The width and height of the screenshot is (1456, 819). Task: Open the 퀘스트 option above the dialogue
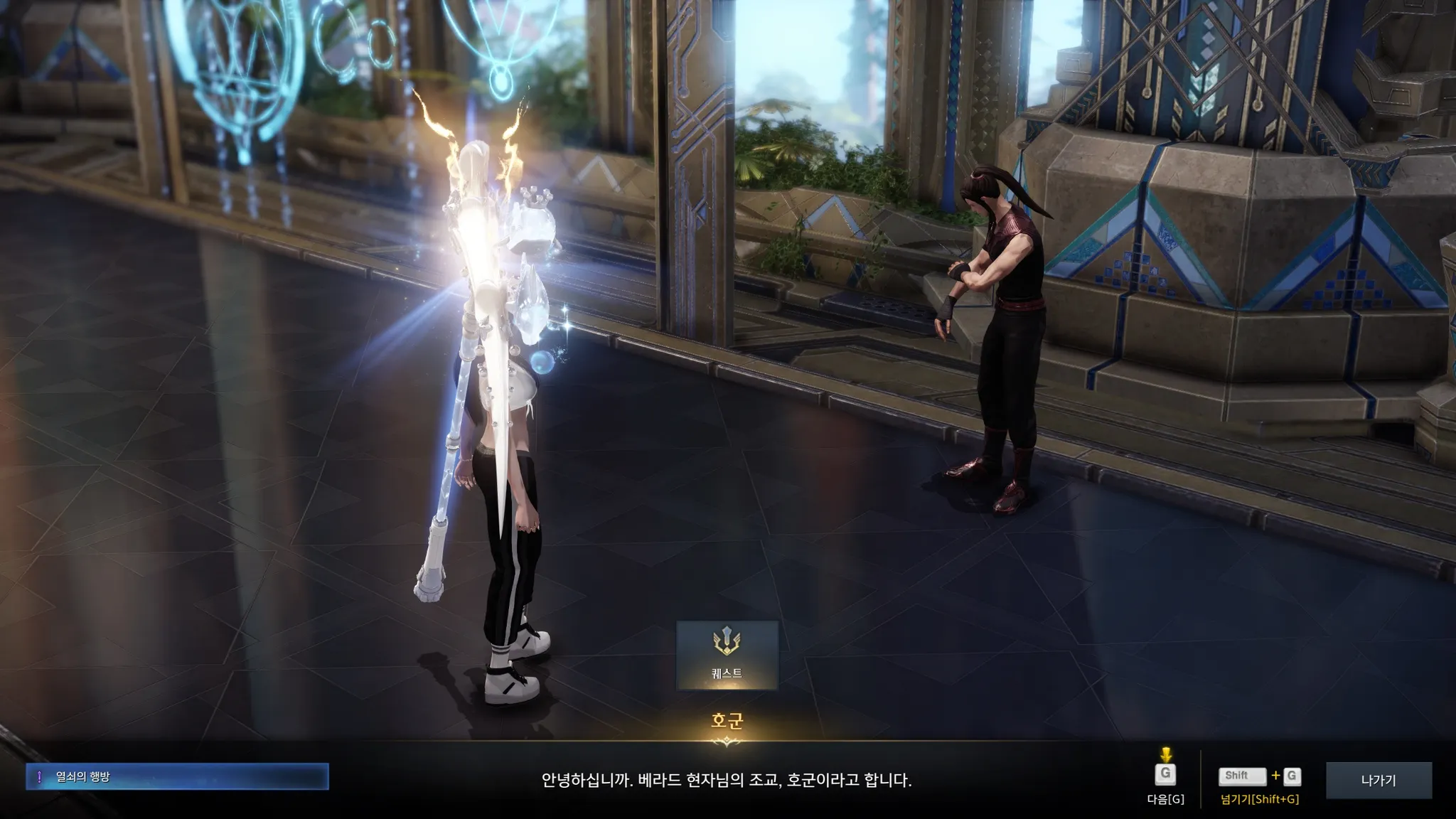727,655
